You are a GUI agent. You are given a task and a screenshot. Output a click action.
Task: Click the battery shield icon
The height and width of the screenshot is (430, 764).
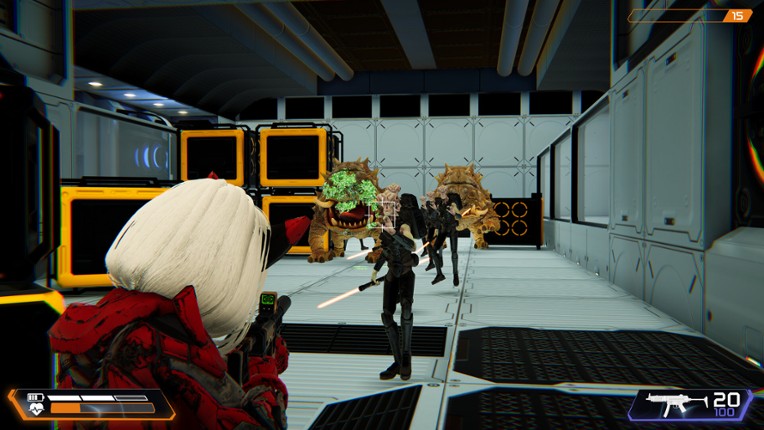(33, 396)
